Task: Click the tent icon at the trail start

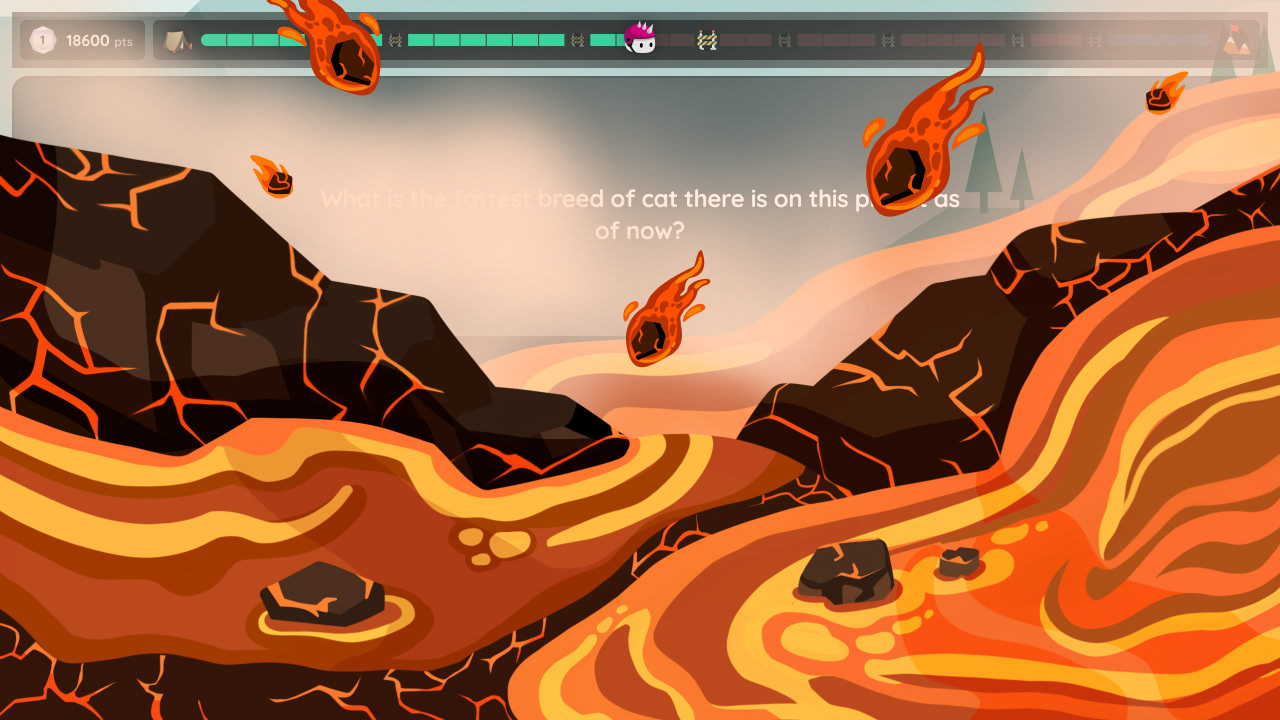Action: point(178,42)
